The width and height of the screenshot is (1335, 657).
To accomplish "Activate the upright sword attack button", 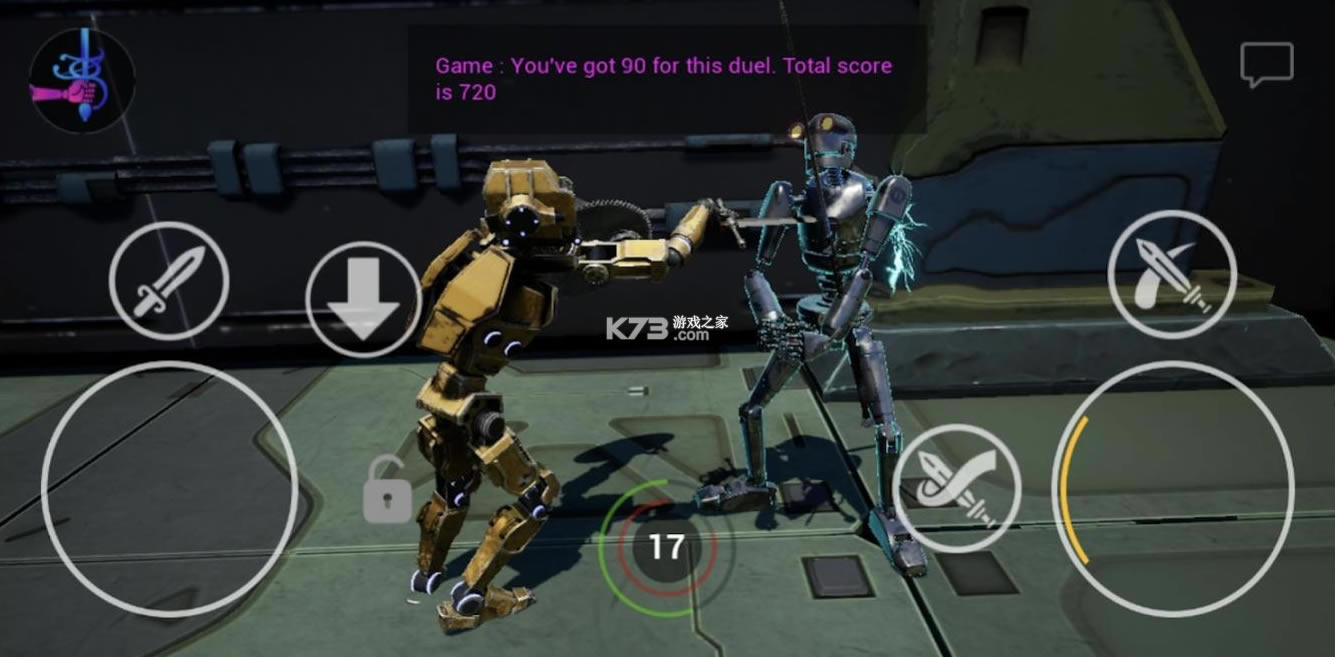I will click(169, 280).
